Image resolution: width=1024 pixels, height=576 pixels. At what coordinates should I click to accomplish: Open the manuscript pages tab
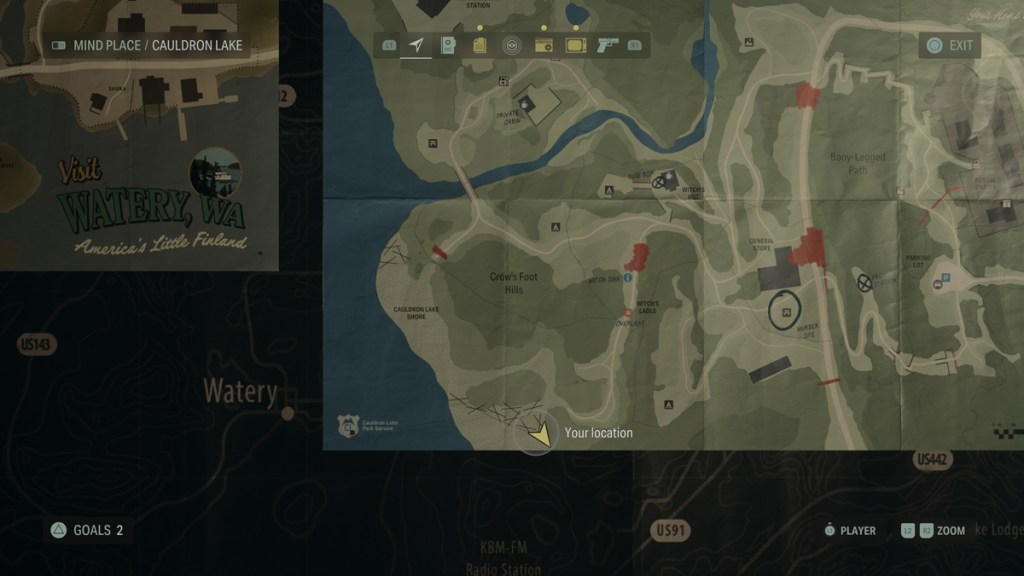(x=480, y=45)
